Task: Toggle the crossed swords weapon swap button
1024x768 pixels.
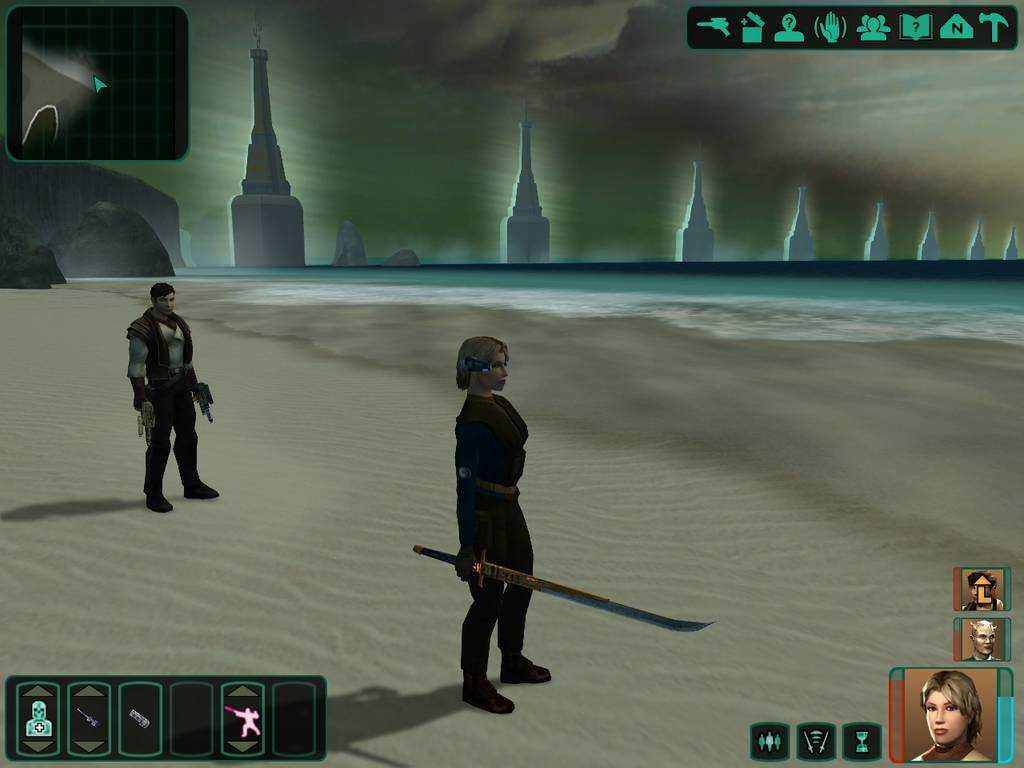Action: click(x=815, y=742)
